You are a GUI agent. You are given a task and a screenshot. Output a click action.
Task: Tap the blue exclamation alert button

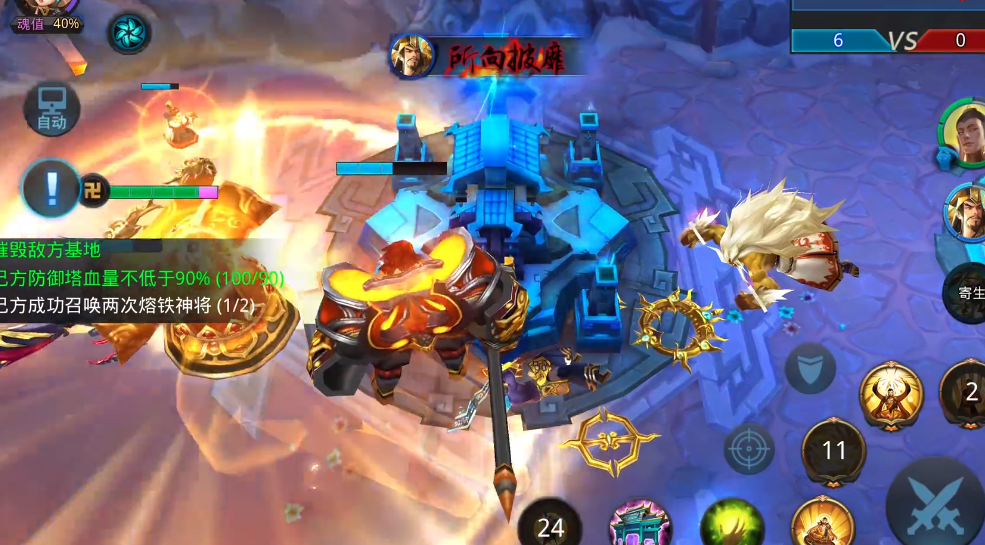coord(51,187)
